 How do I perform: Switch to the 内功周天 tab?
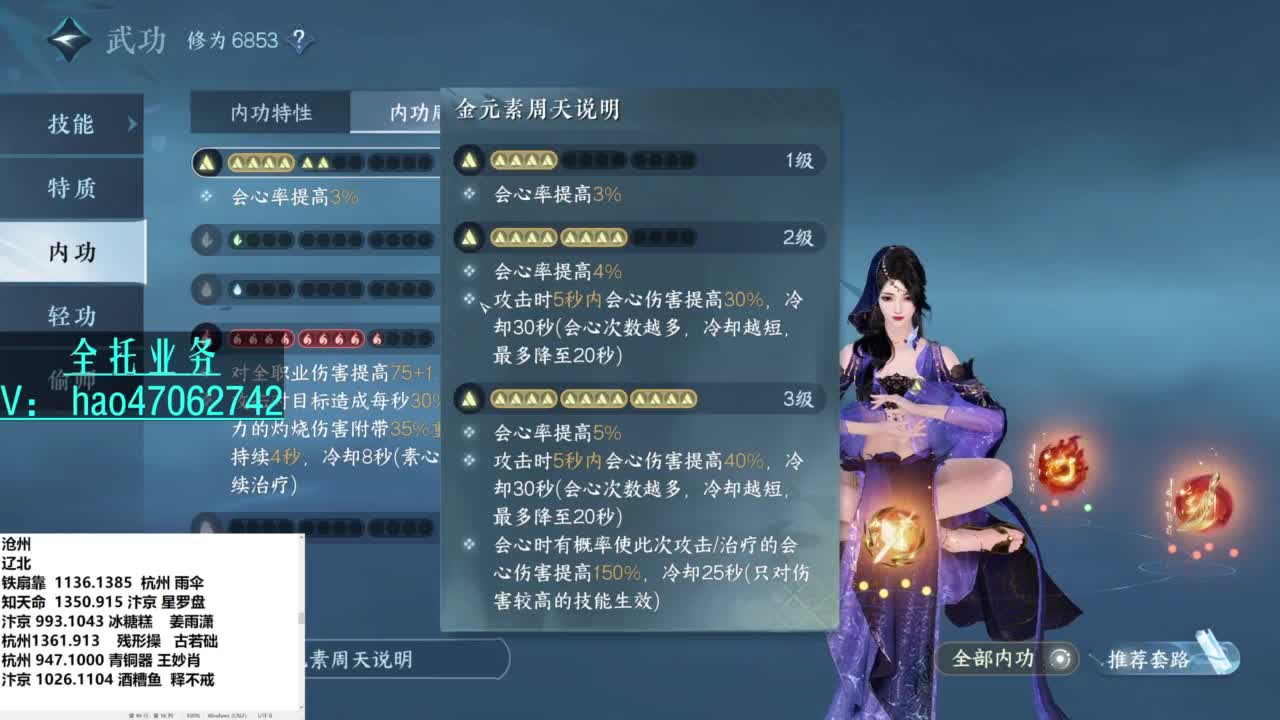point(415,113)
